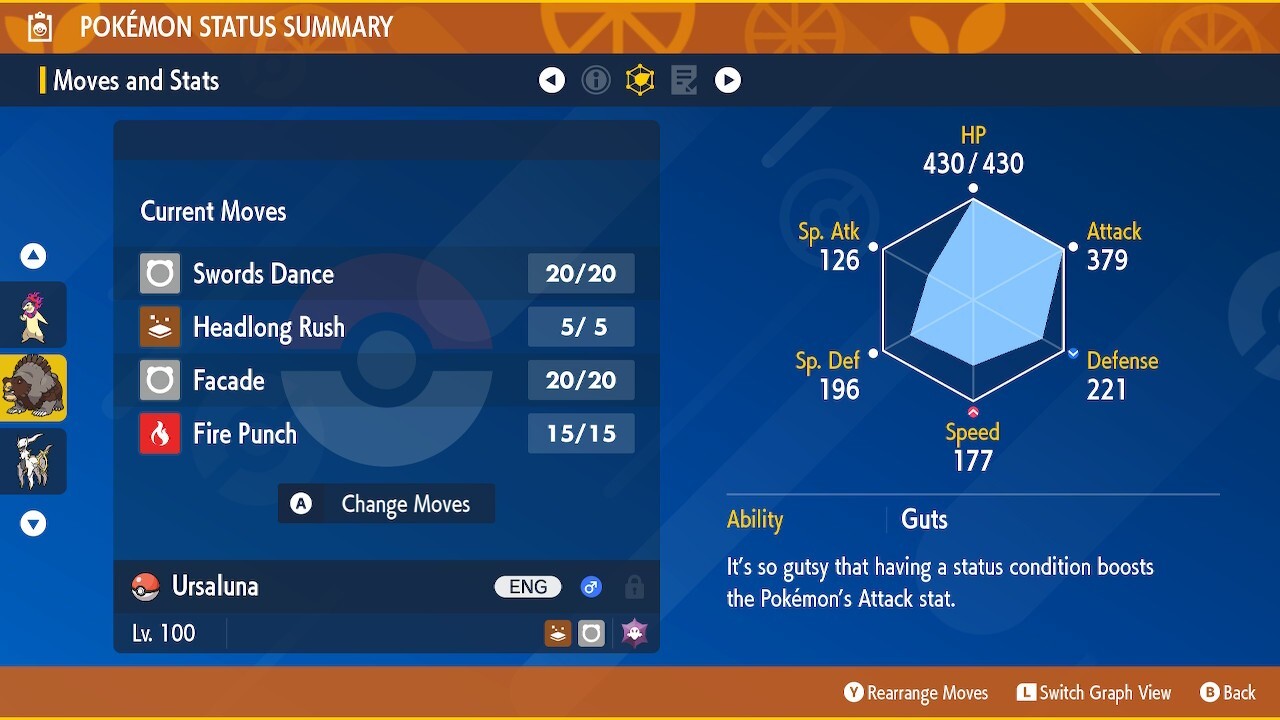Image resolution: width=1280 pixels, height=720 pixels.
Task: Click Rearrange Moves
Action: coord(916,693)
